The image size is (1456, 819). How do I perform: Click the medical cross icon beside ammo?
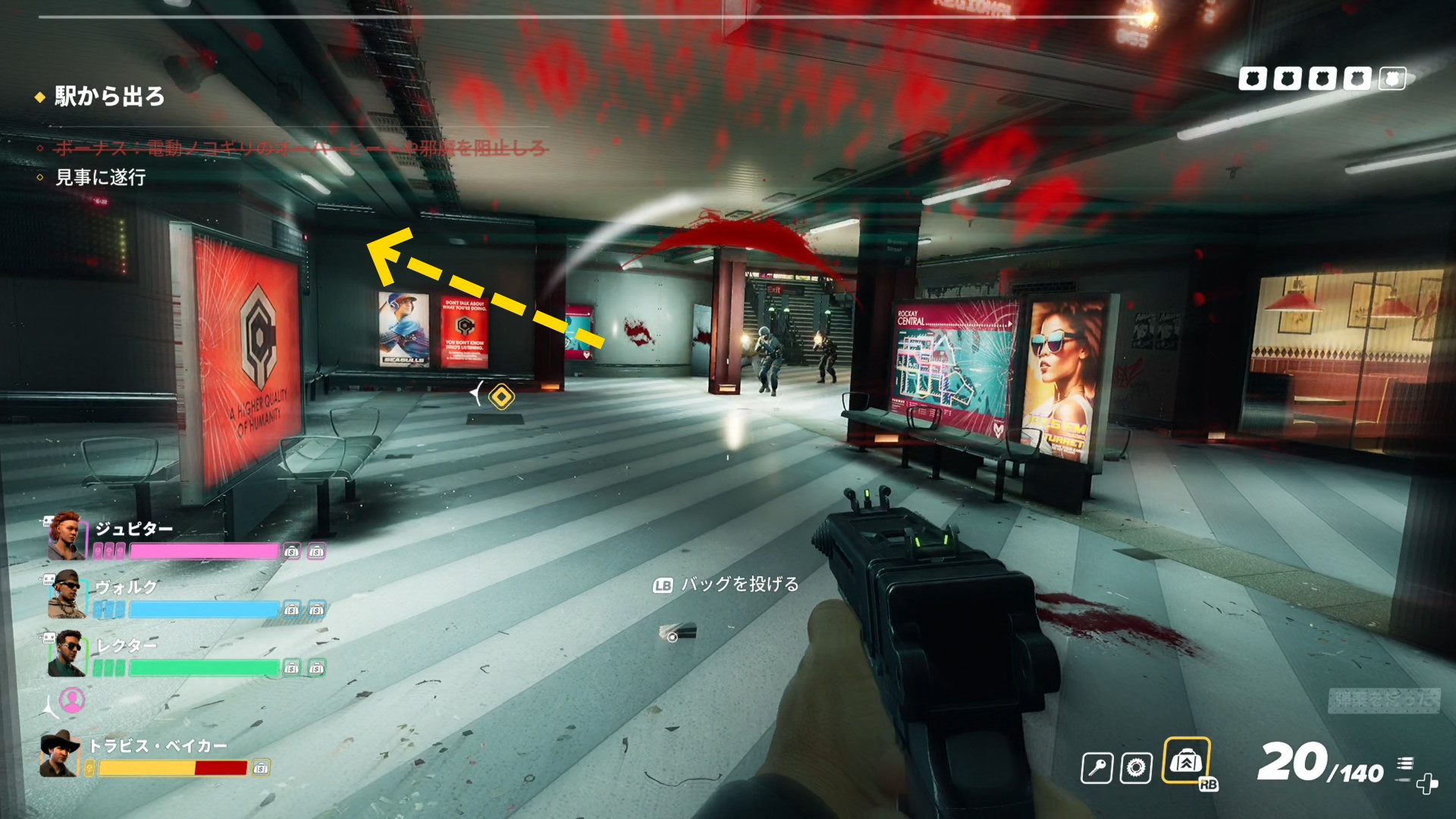click(1427, 783)
